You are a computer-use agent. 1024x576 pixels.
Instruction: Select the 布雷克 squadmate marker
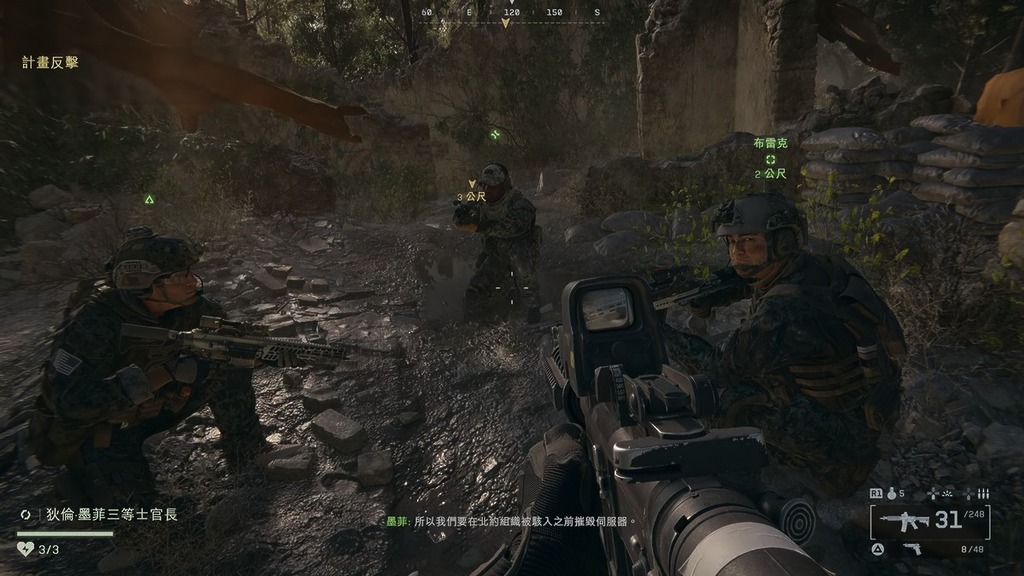click(x=770, y=159)
